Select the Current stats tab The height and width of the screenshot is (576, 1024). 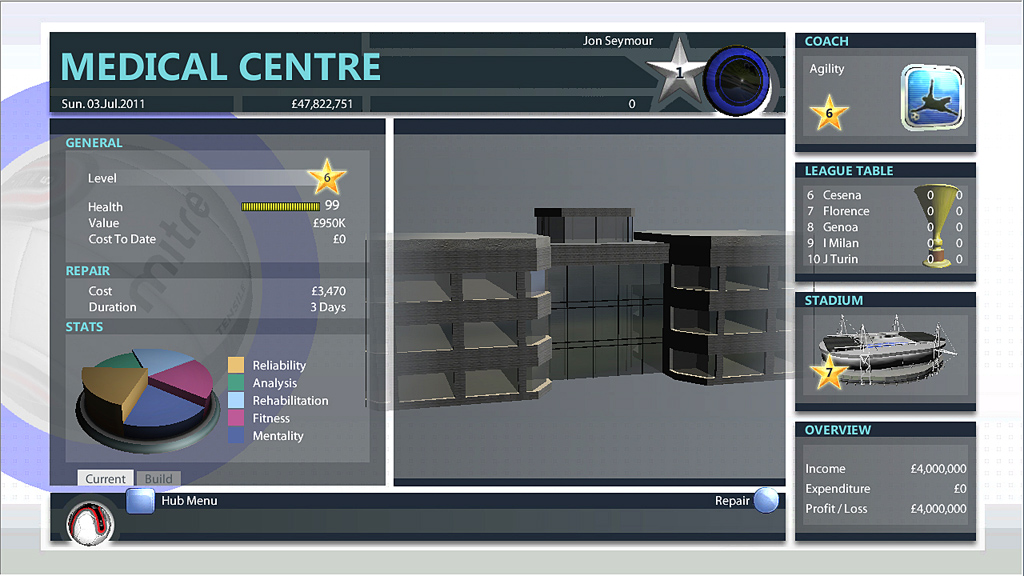(105, 479)
